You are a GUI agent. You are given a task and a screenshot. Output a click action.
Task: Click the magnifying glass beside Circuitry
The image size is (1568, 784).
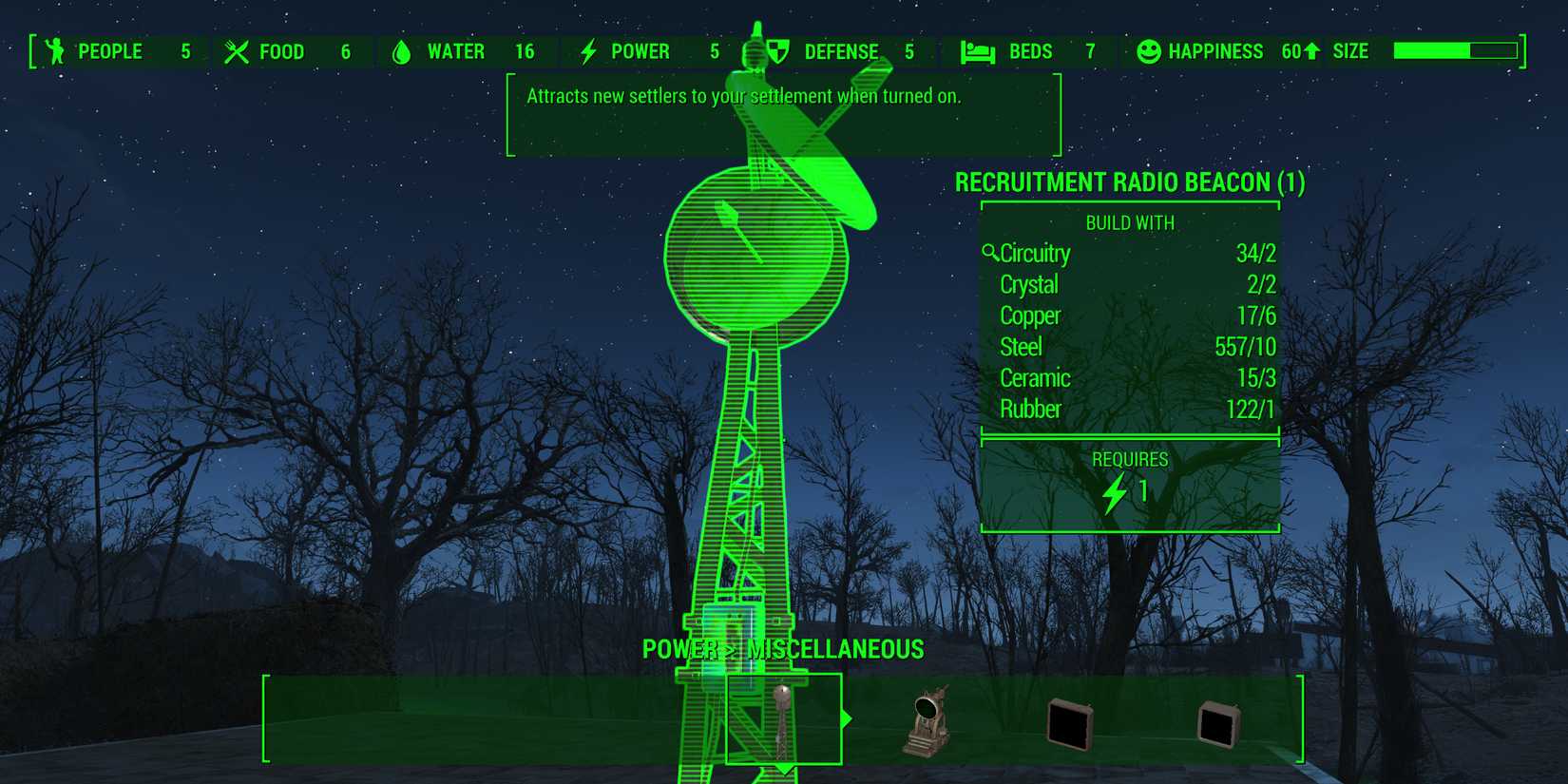click(989, 252)
